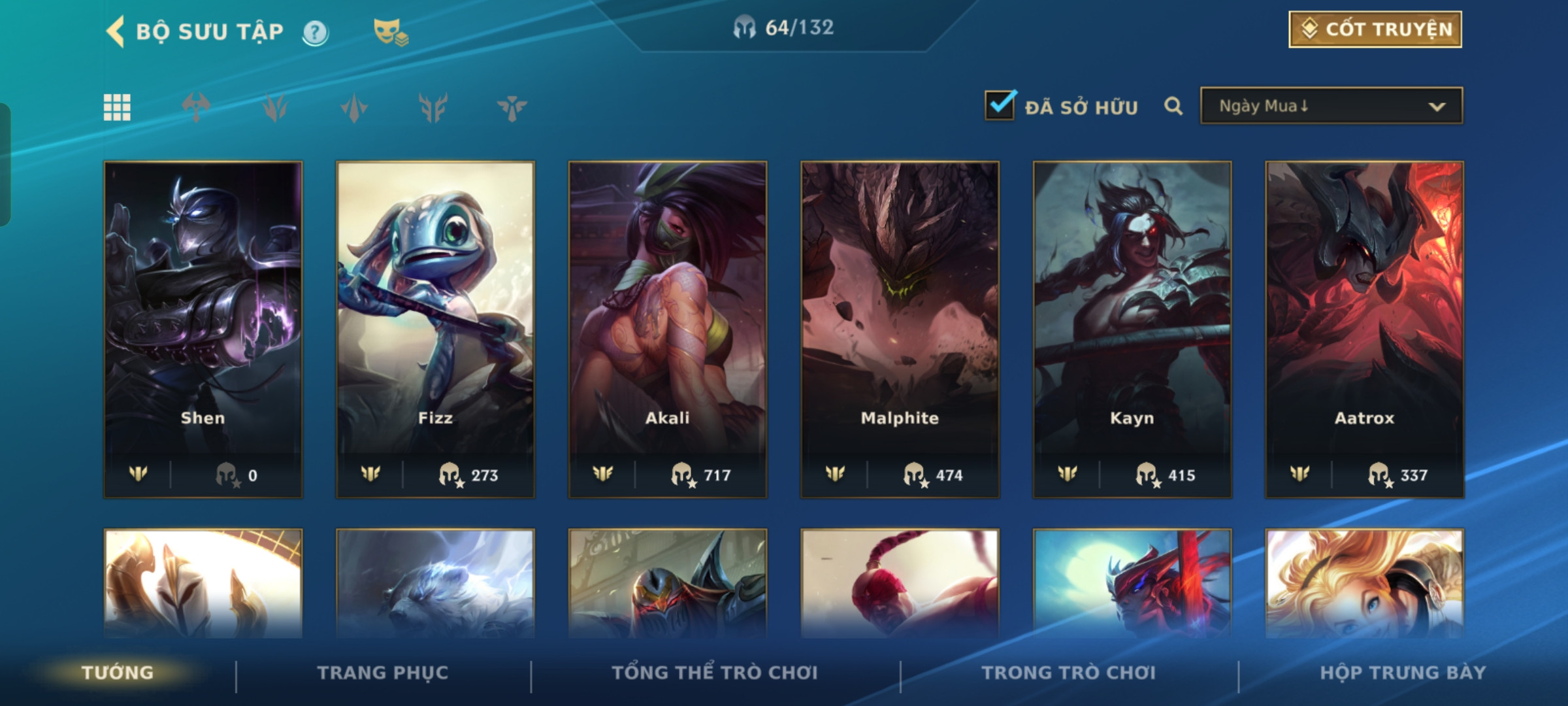Click the mask and coins icon

point(390,32)
